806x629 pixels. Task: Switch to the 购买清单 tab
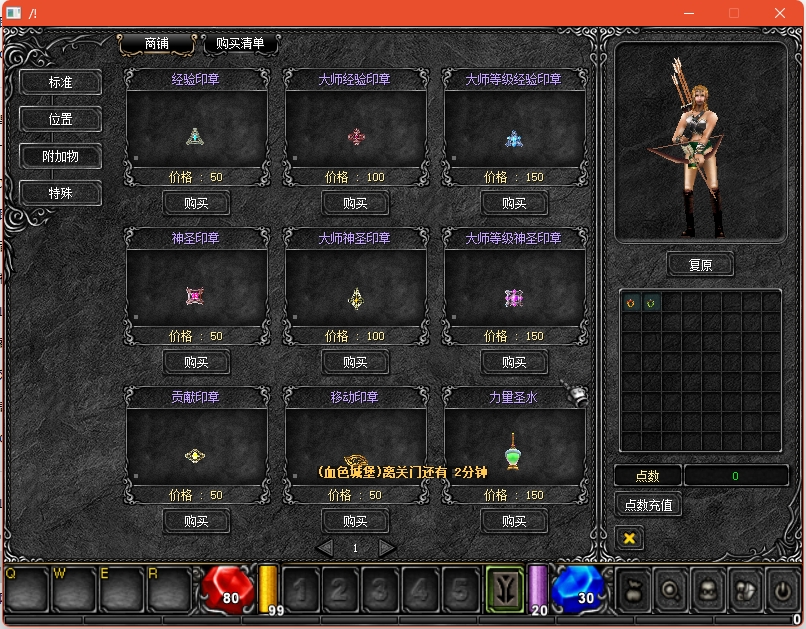[x=240, y=44]
